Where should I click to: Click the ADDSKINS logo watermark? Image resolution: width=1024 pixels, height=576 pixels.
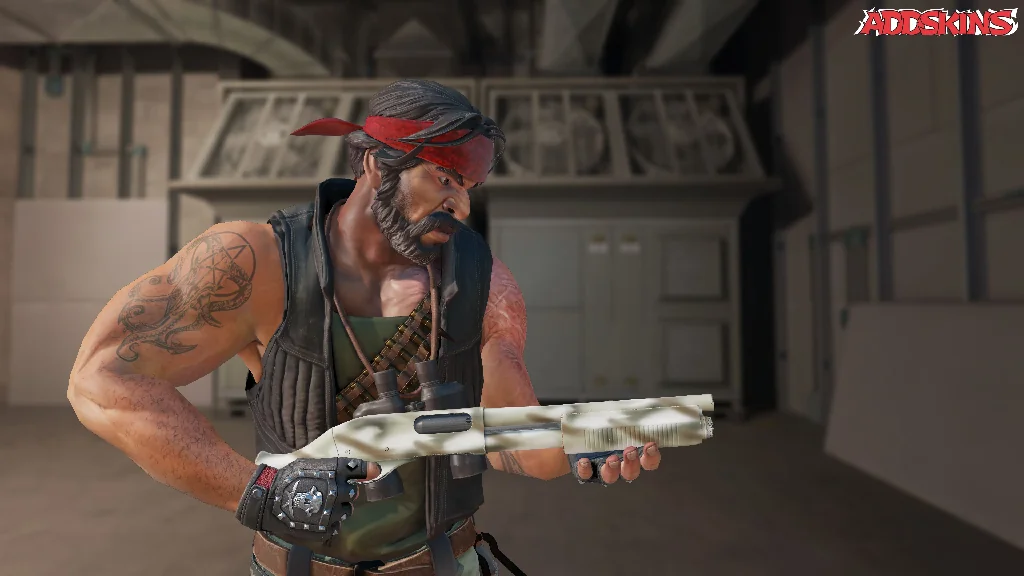(x=938, y=22)
